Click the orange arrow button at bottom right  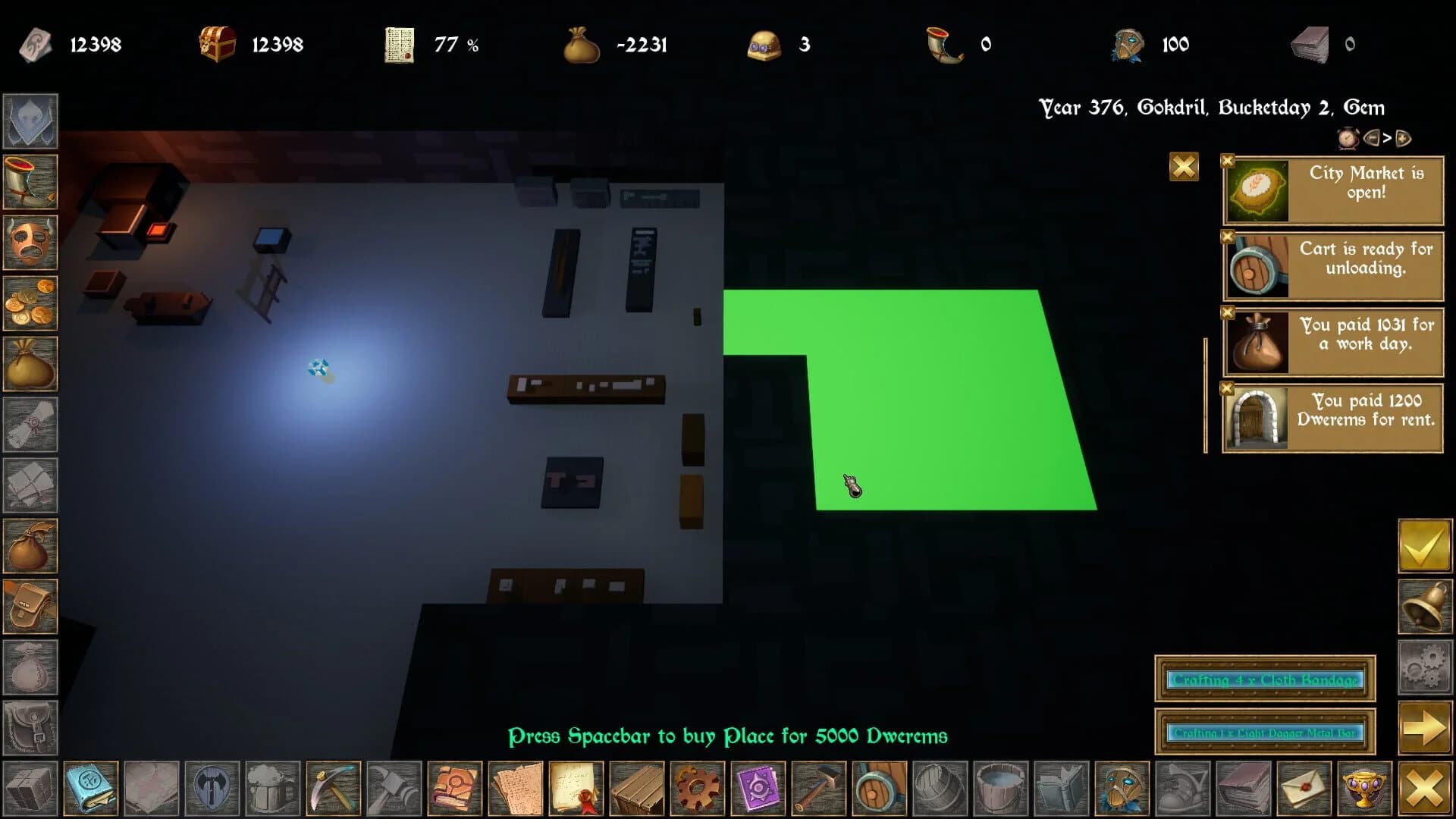(x=1424, y=724)
